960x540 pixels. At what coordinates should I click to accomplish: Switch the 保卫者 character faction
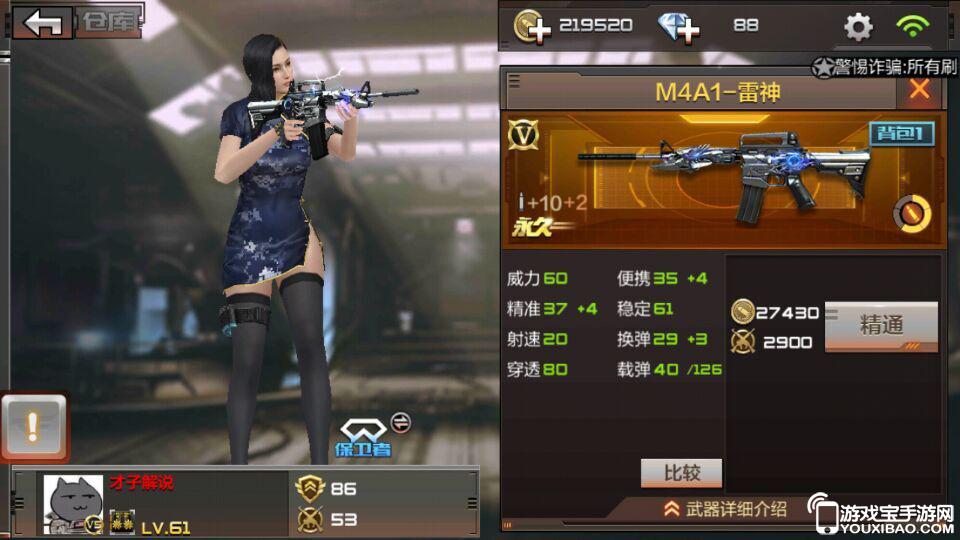pos(401,423)
